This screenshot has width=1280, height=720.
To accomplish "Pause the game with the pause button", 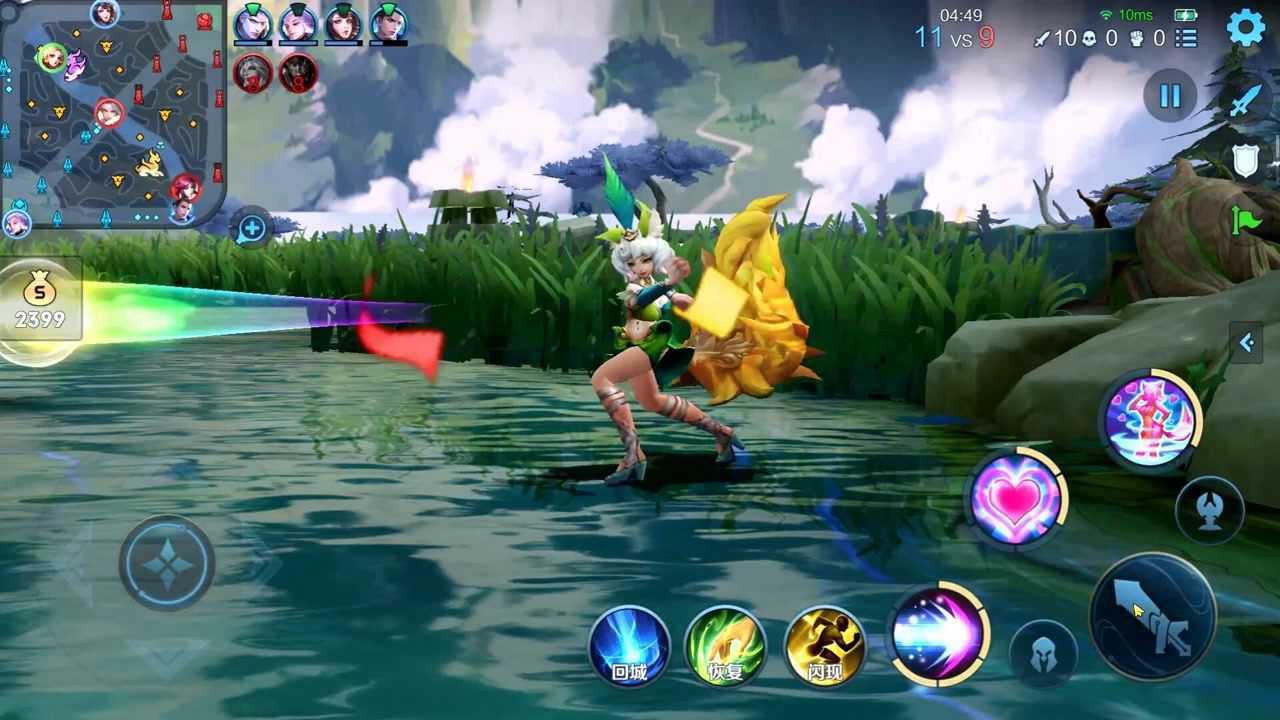I will tap(1170, 96).
